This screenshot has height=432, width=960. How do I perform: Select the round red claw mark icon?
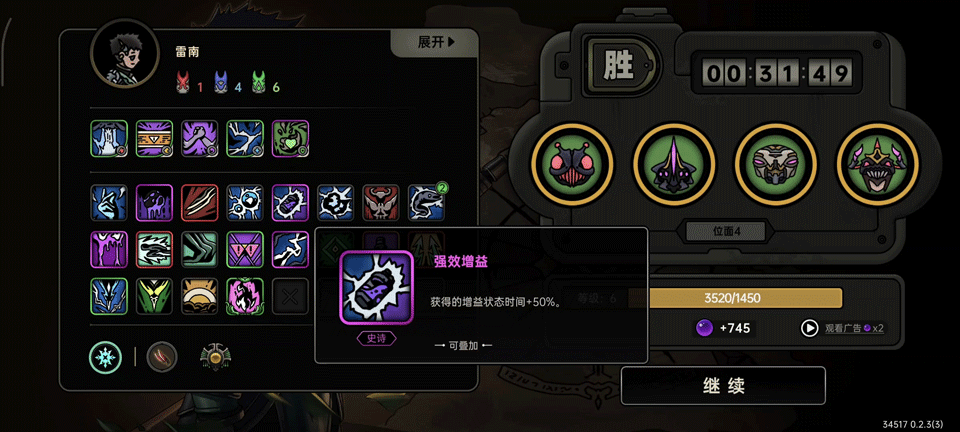coord(161,356)
